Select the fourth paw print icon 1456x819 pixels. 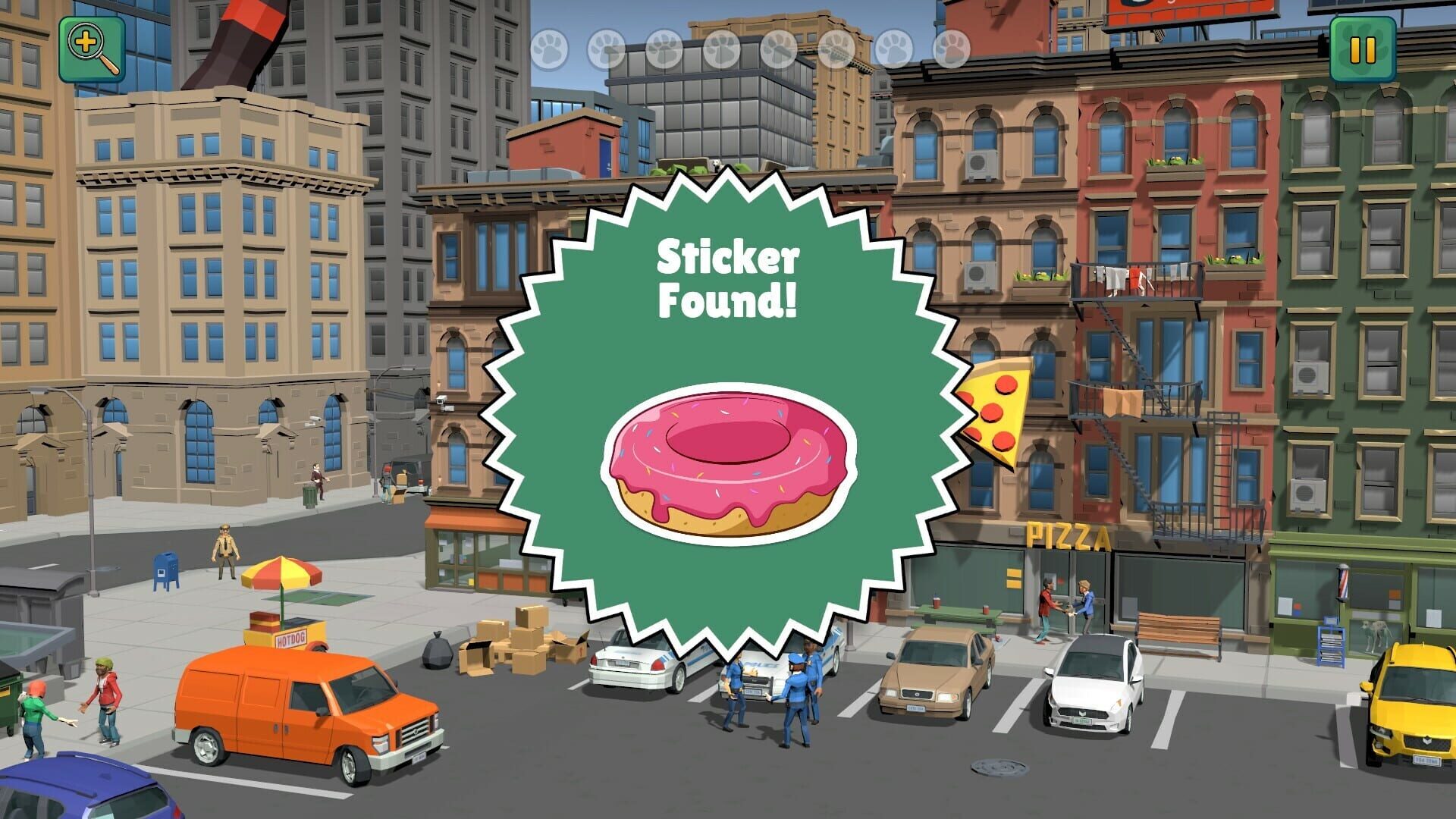pos(723,47)
